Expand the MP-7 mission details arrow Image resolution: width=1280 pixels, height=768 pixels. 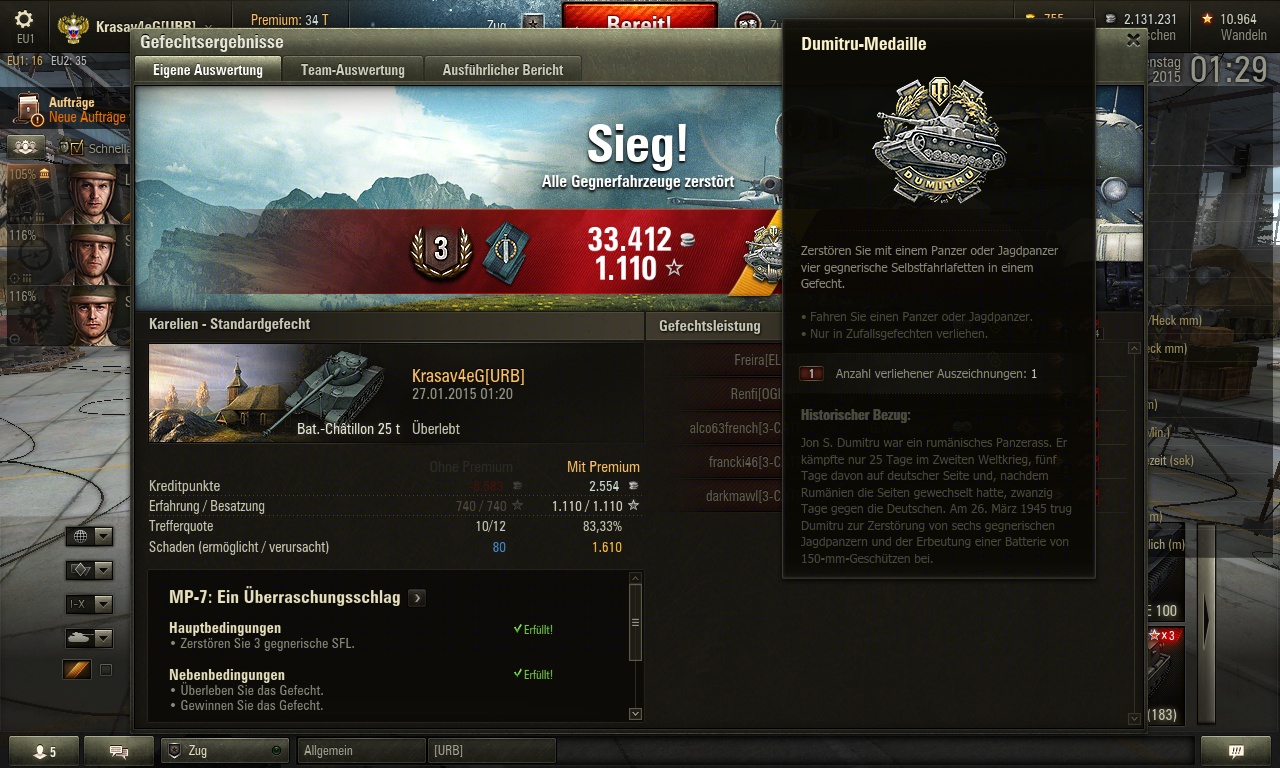coord(417,598)
